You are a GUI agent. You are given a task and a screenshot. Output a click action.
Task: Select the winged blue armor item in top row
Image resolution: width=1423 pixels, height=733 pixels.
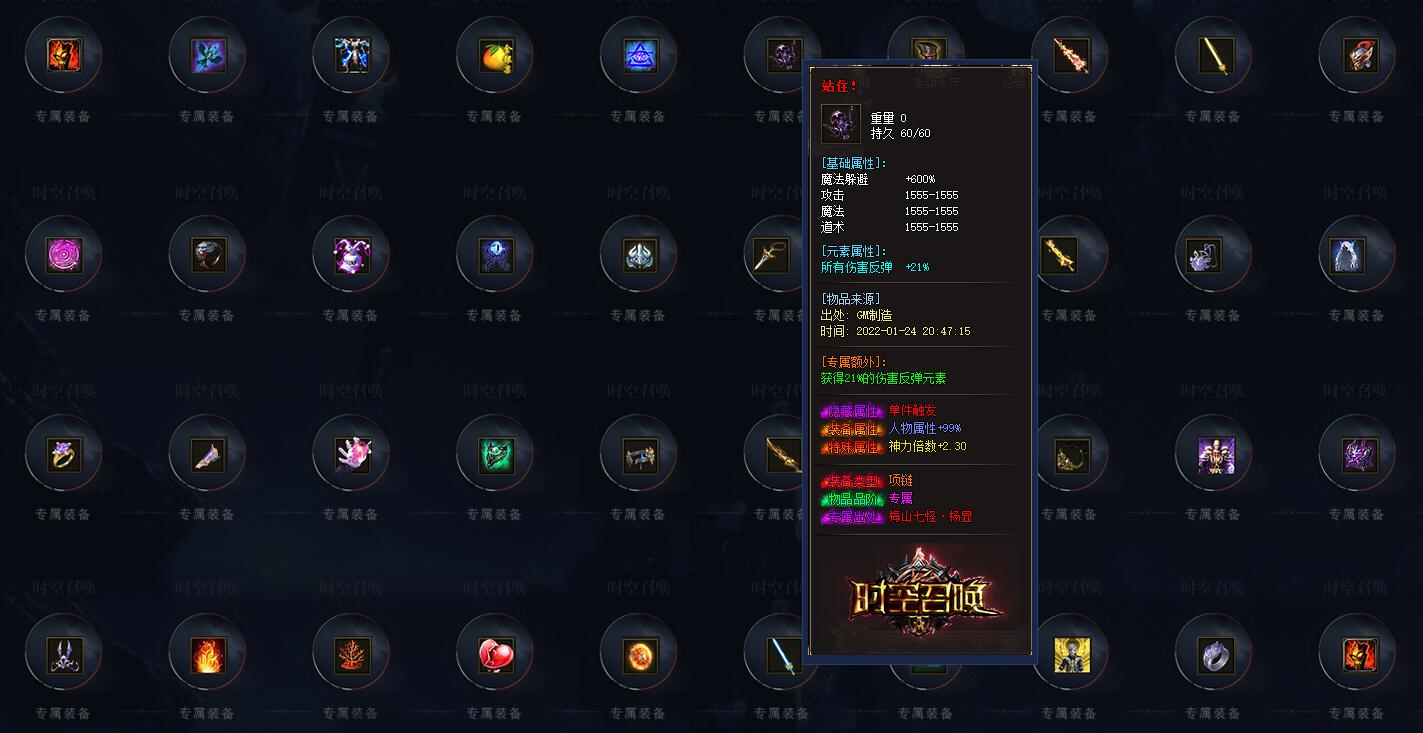(x=350, y=57)
